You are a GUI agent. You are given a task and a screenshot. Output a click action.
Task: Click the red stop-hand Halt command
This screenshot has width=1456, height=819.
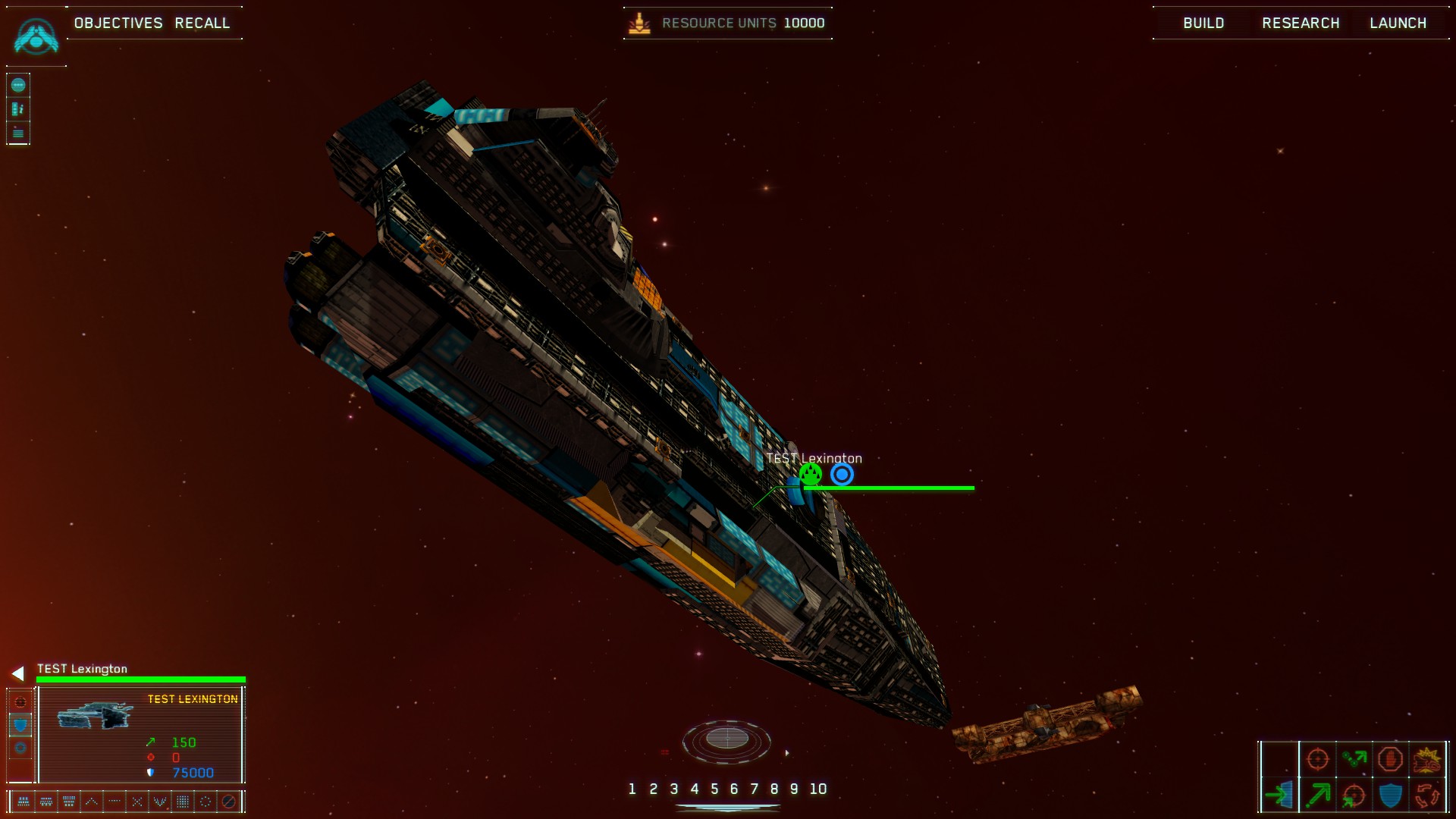tap(1390, 758)
